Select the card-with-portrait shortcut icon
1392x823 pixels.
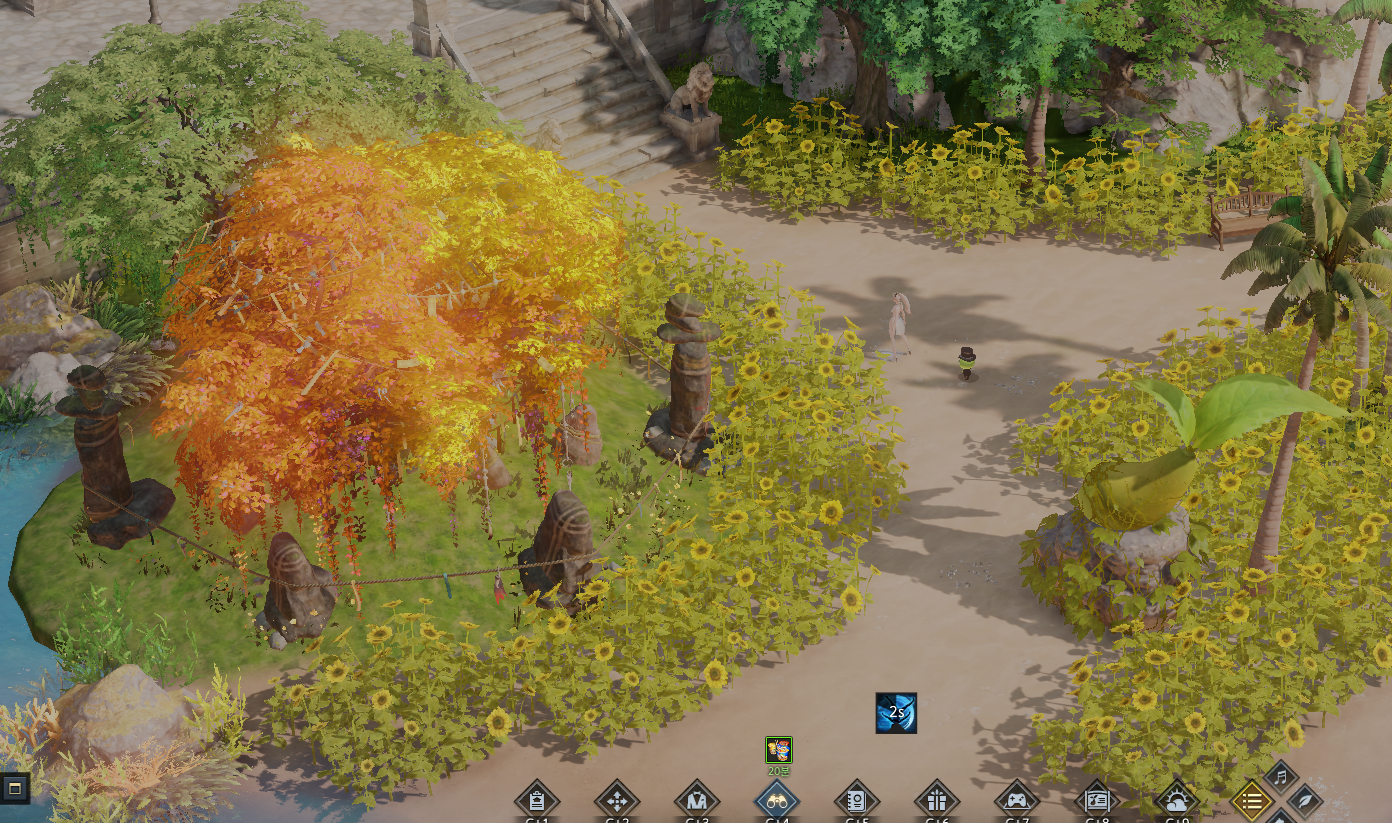1097,801
